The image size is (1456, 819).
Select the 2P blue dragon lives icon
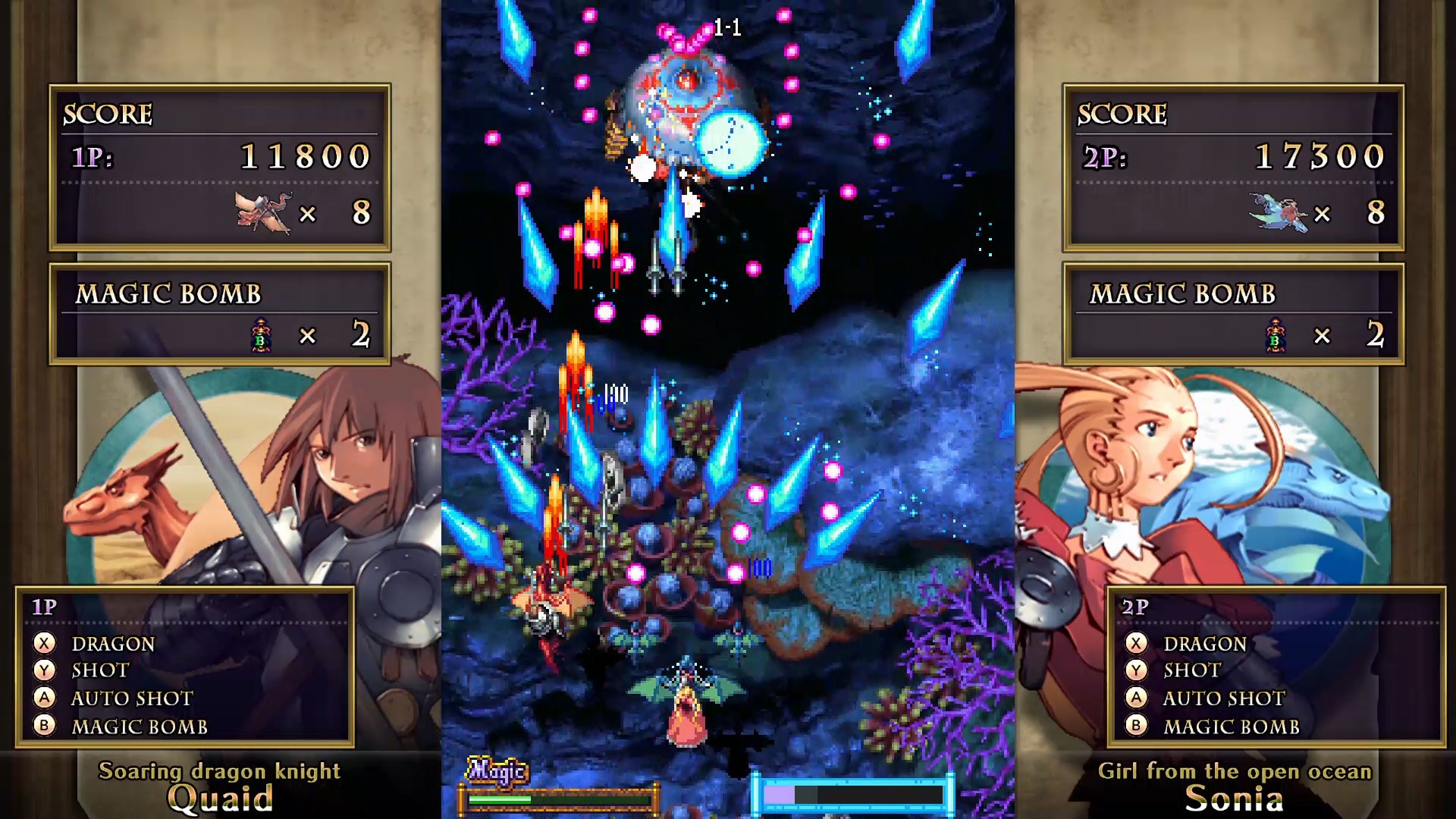pos(1278,212)
